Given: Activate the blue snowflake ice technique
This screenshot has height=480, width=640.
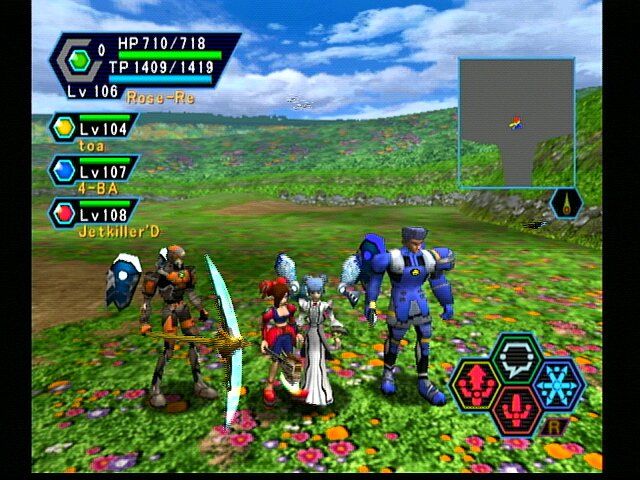Looking at the screenshot, I should [558, 385].
